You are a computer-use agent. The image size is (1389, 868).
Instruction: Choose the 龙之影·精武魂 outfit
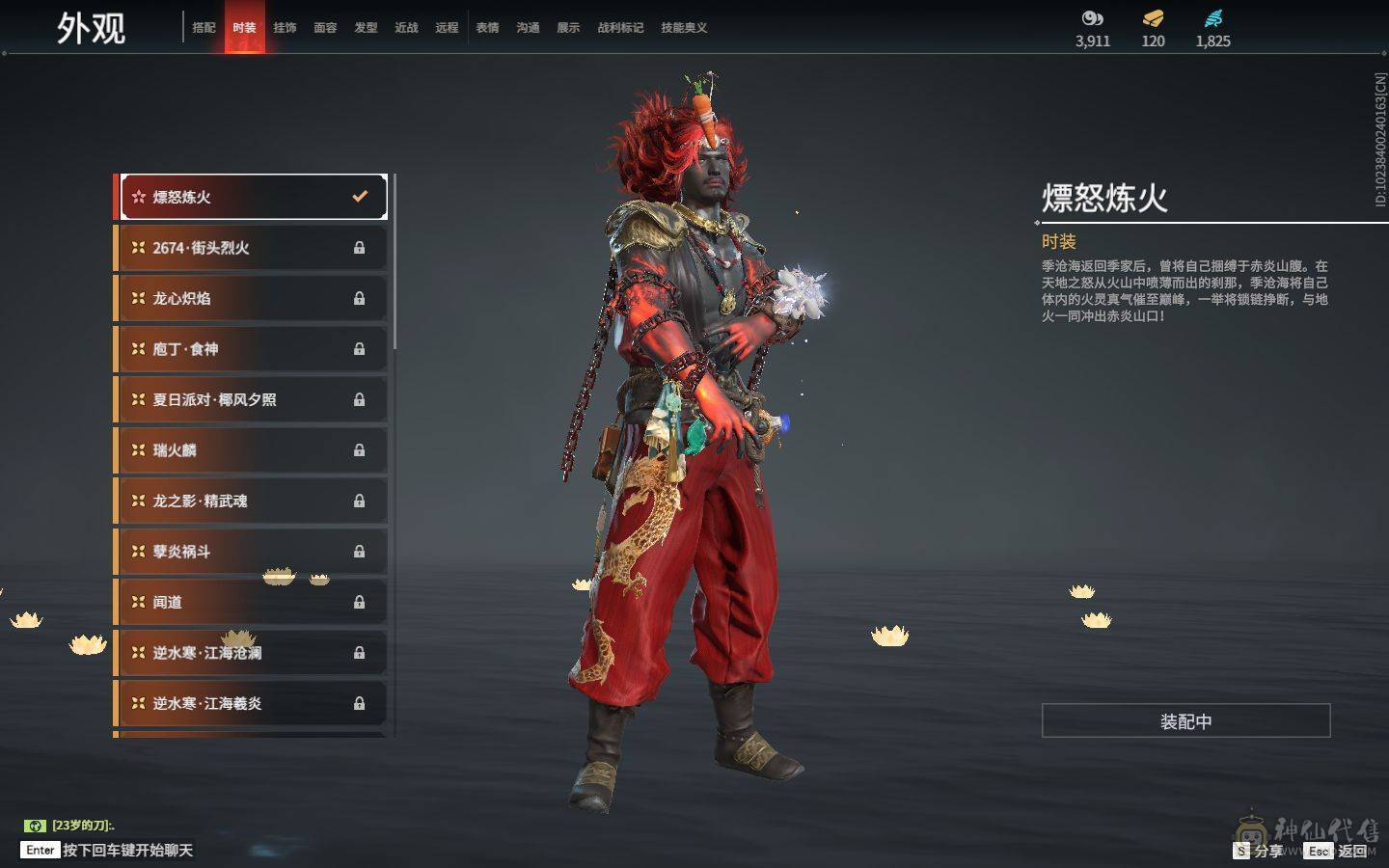253,501
